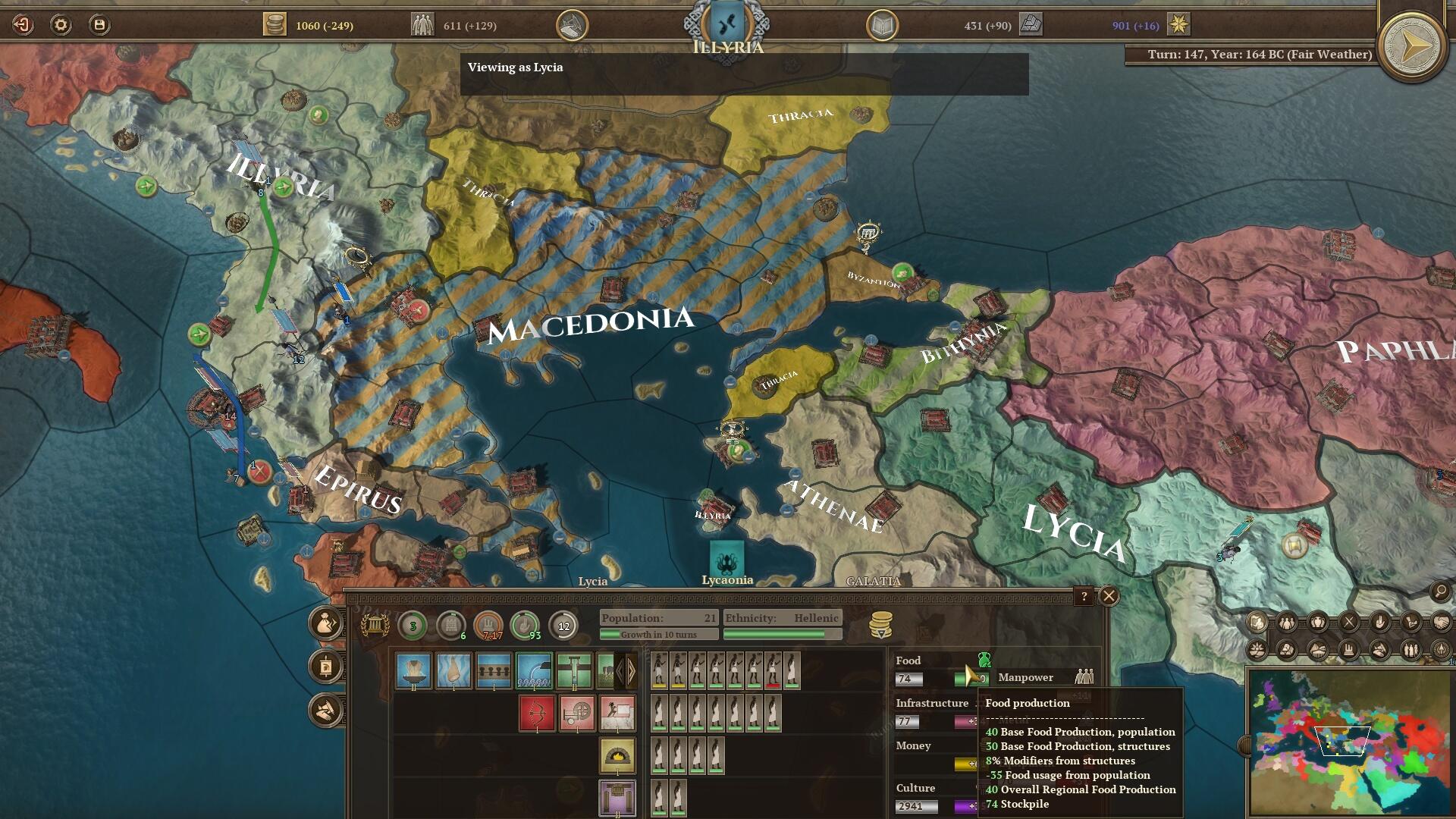Open the settings gear menu
1456x819 pixels.
click(61, 25)
